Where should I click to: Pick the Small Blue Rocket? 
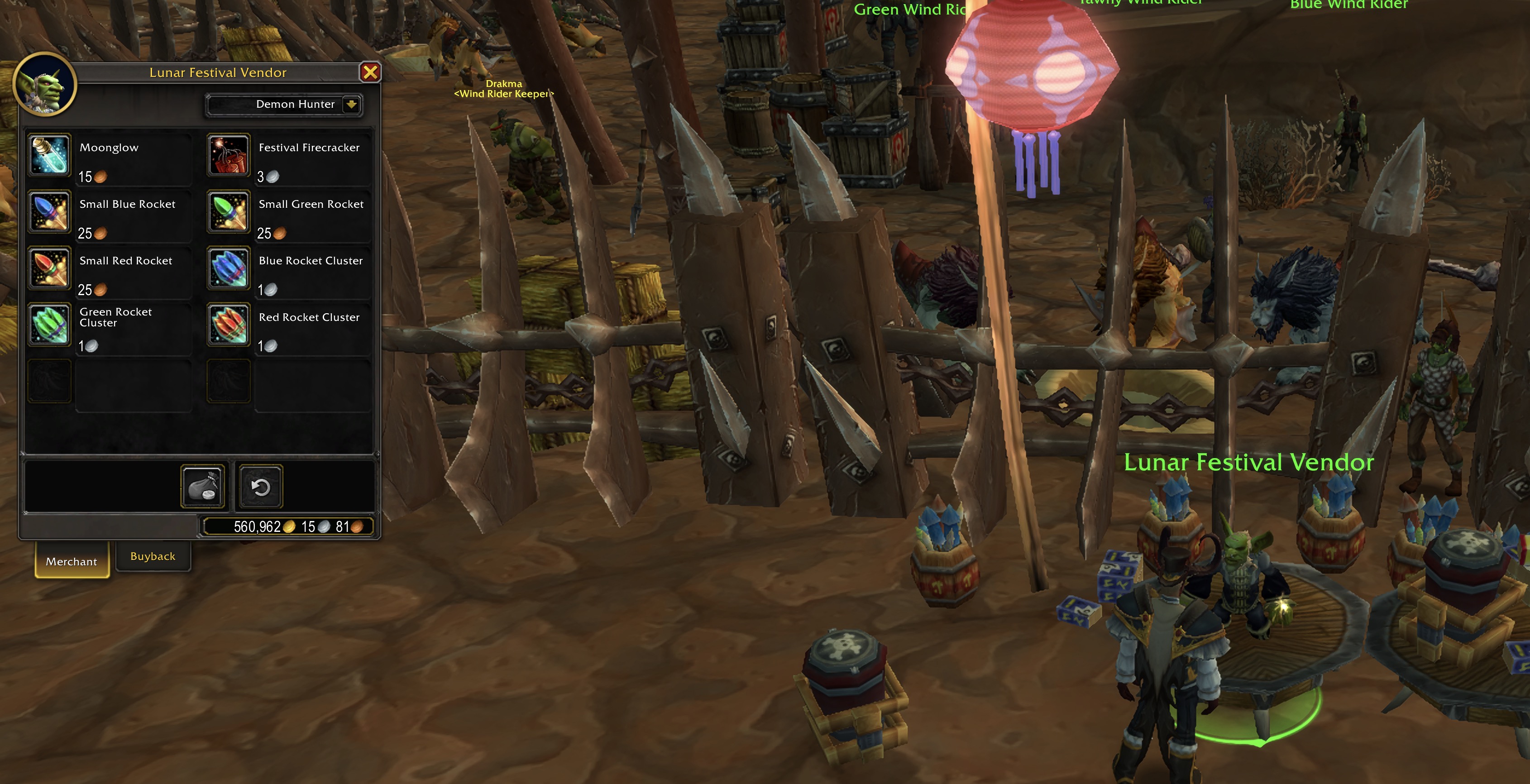tap(50, 211)
